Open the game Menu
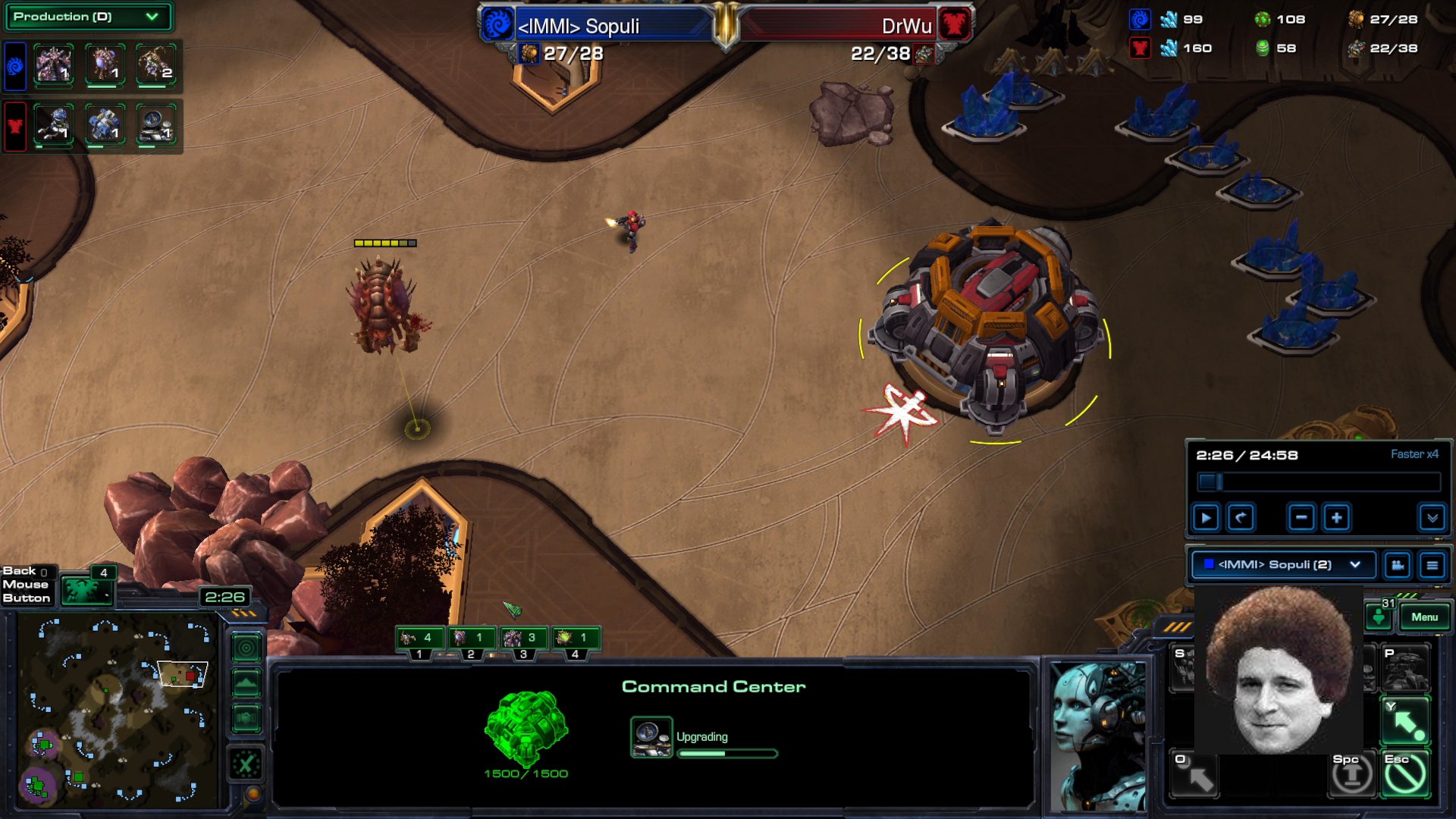 [1424, 617]
